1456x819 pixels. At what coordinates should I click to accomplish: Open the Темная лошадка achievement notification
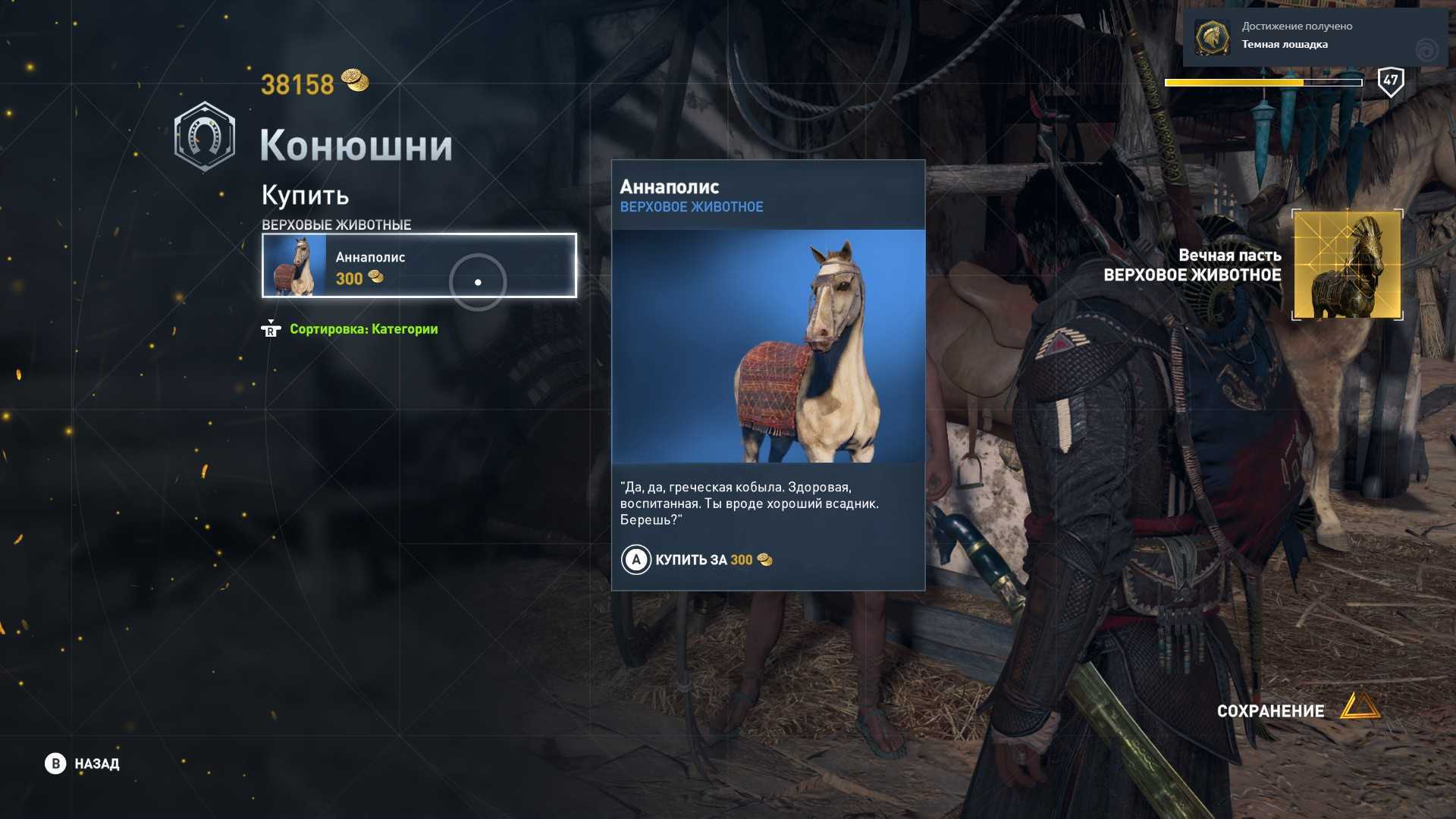[x=1314, y=36]
